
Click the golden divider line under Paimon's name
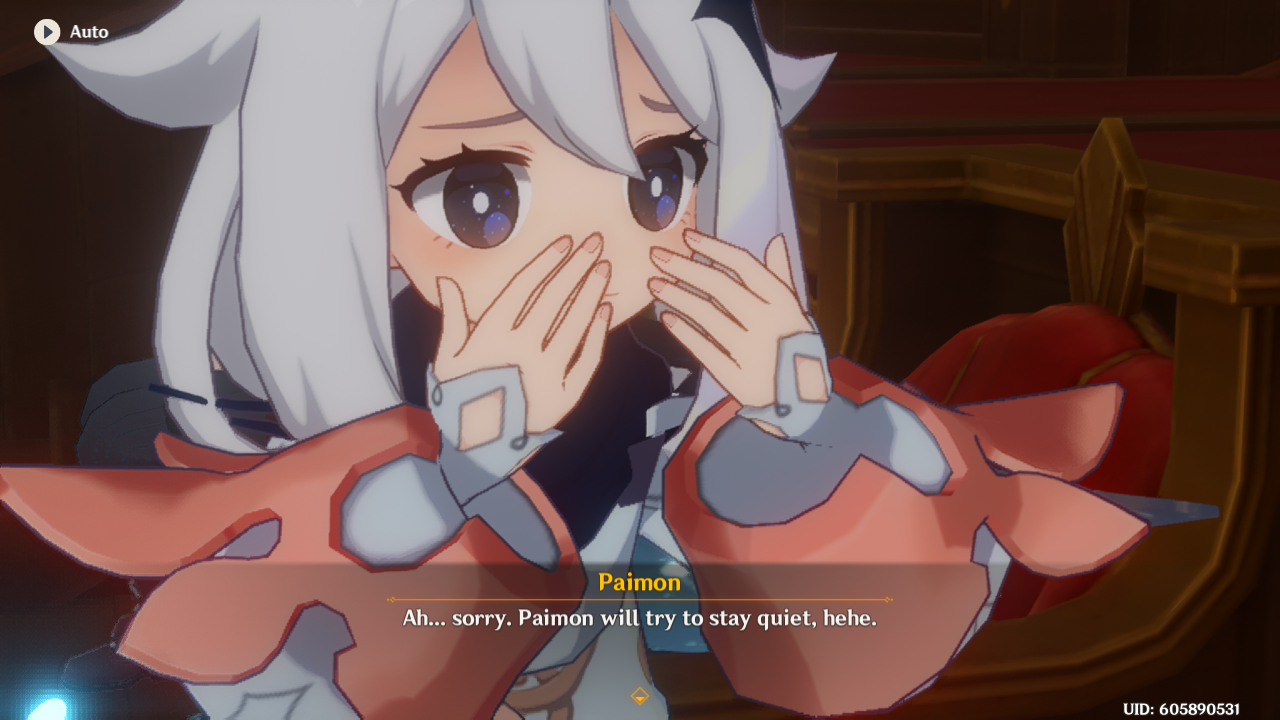click(639, 598)
